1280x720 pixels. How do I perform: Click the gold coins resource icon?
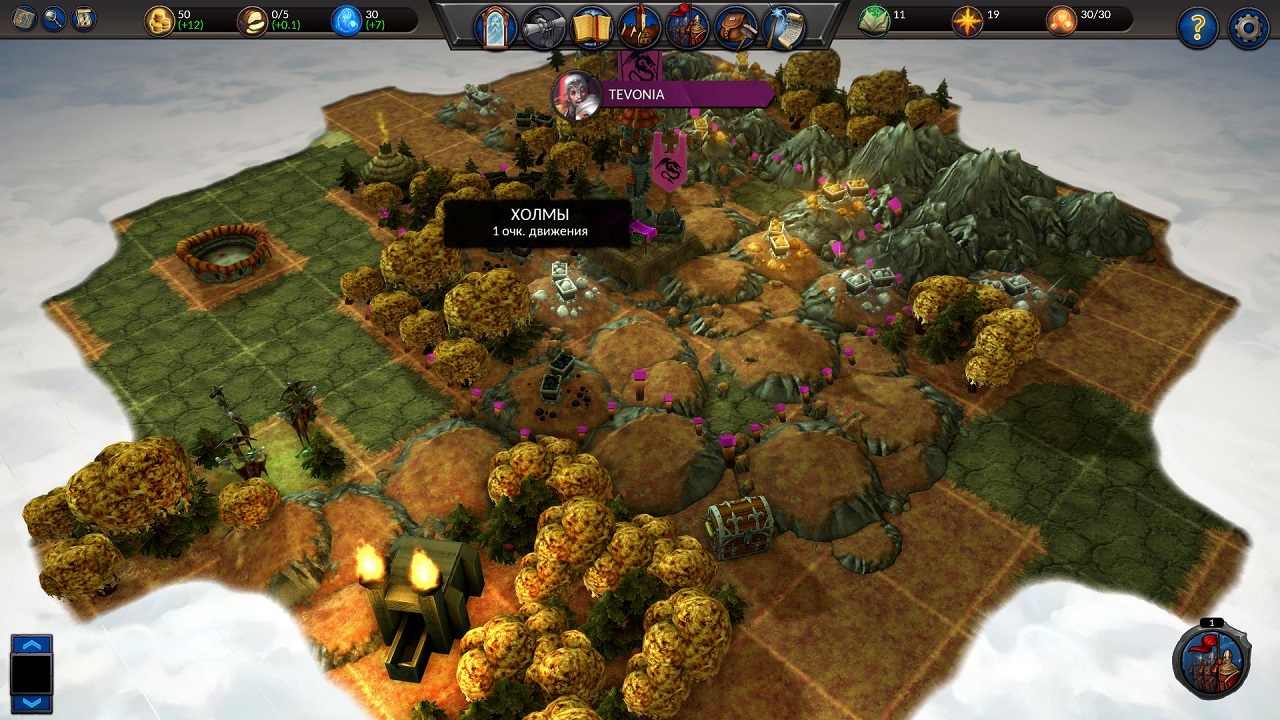160,20
